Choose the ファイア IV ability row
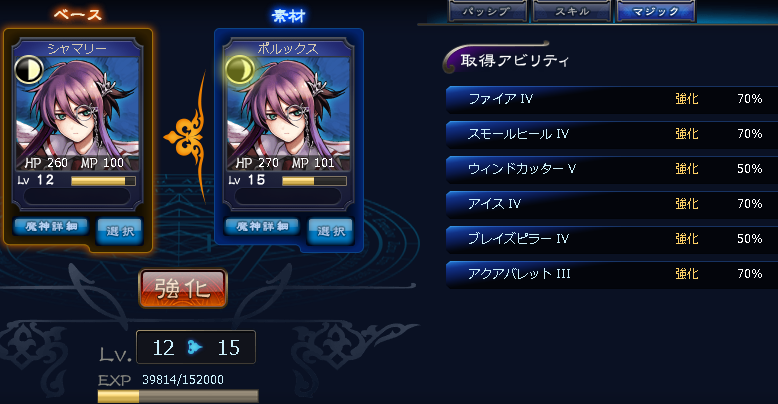This screenshot has width=778, height=404. [x=611, y=99]
